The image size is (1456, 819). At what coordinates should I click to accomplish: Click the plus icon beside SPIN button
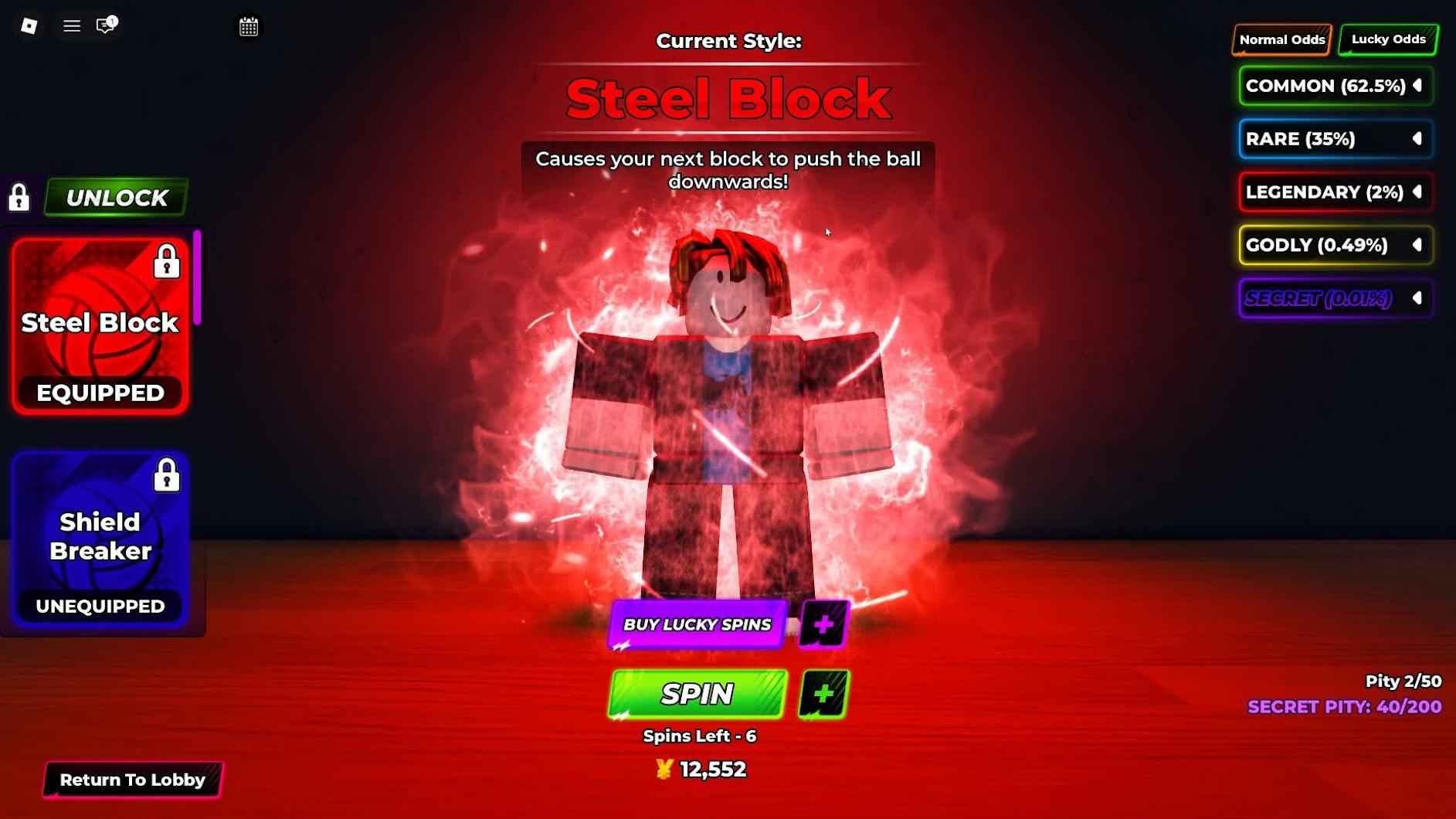(x=823, y=694)
